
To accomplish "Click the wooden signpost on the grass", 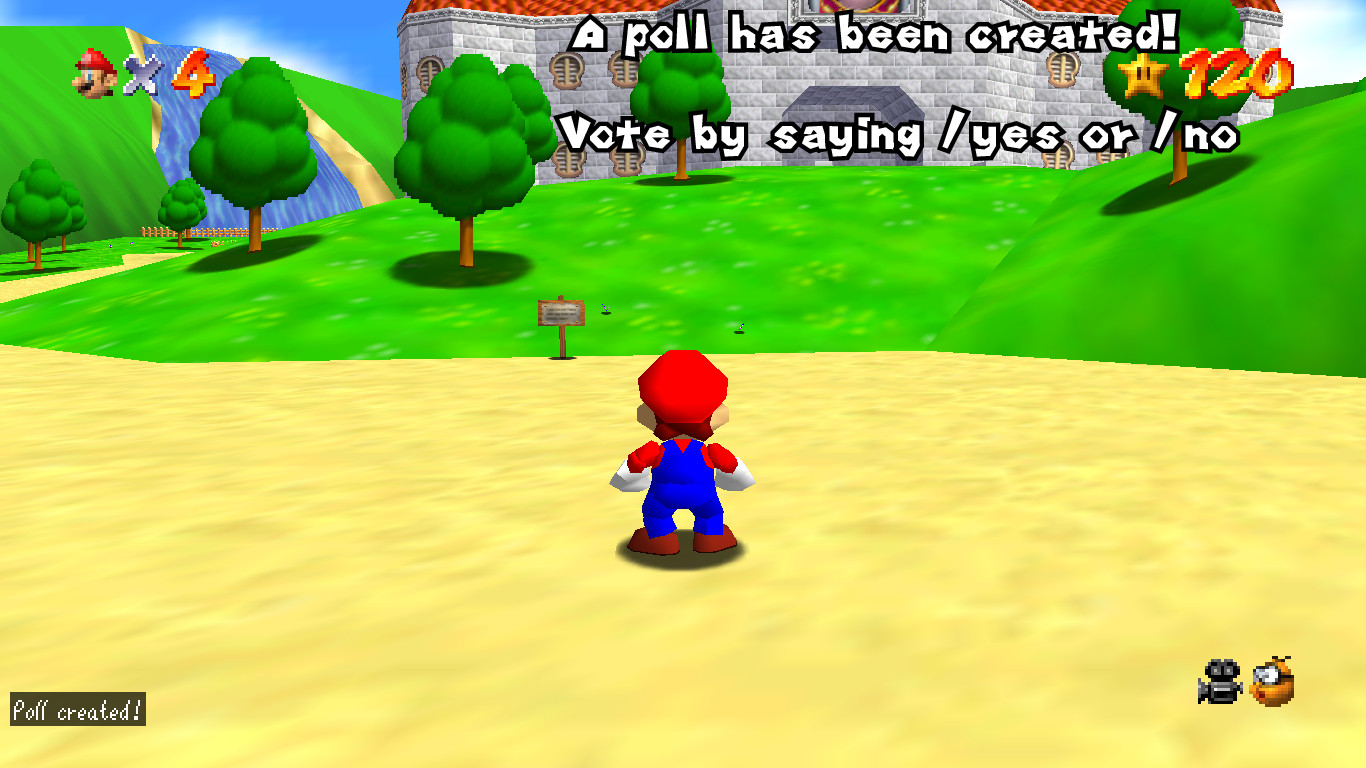I will click(562, 313).
